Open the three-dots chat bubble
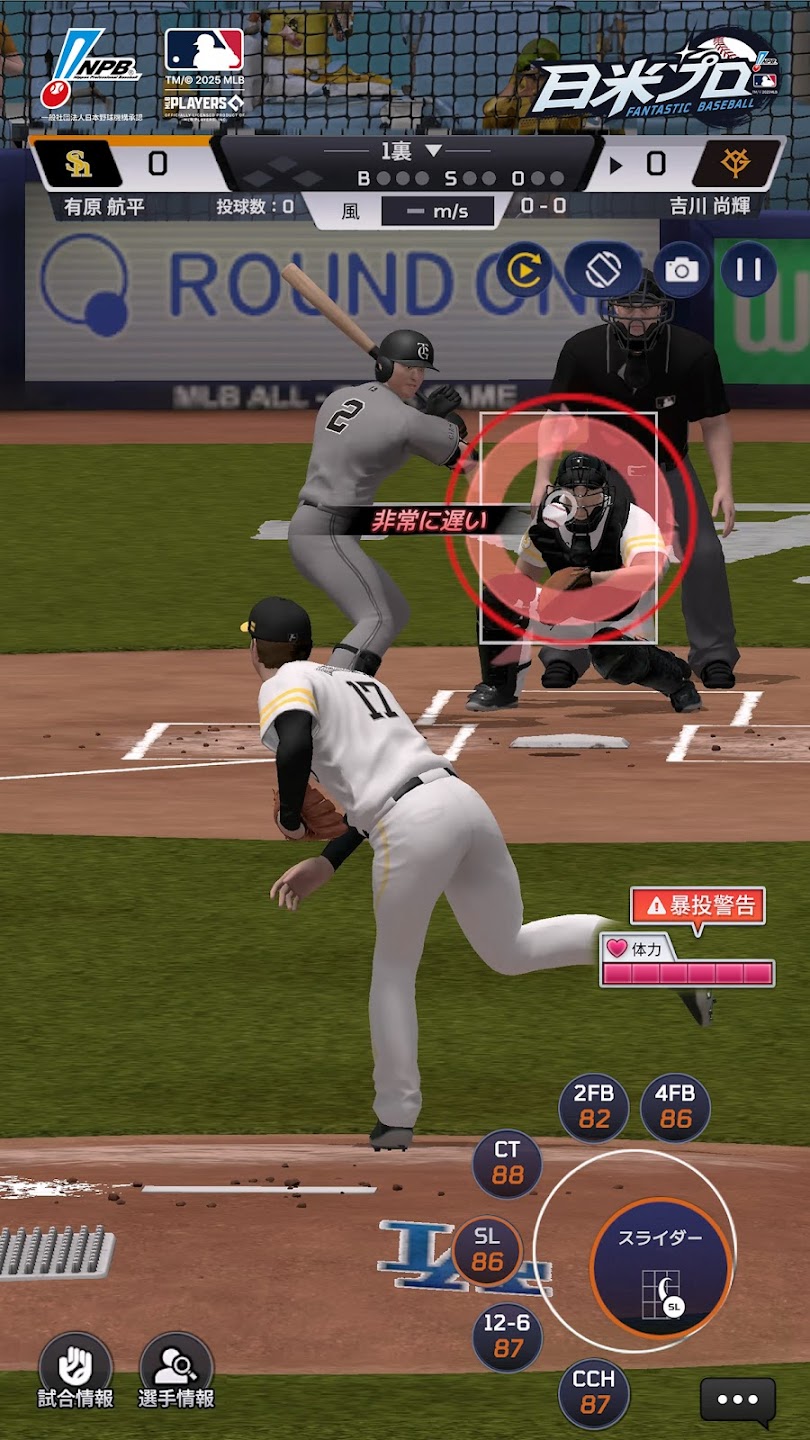Image resolution: width=810 pixels, height=1440 pixels. pyautogui.click(x=738, y=1400)
